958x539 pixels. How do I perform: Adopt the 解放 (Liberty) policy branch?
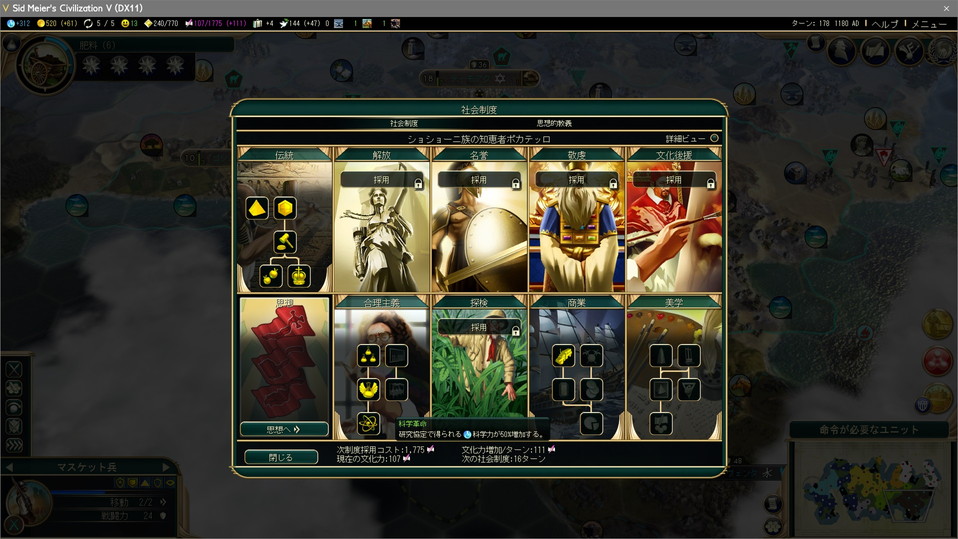pos(381,180)
